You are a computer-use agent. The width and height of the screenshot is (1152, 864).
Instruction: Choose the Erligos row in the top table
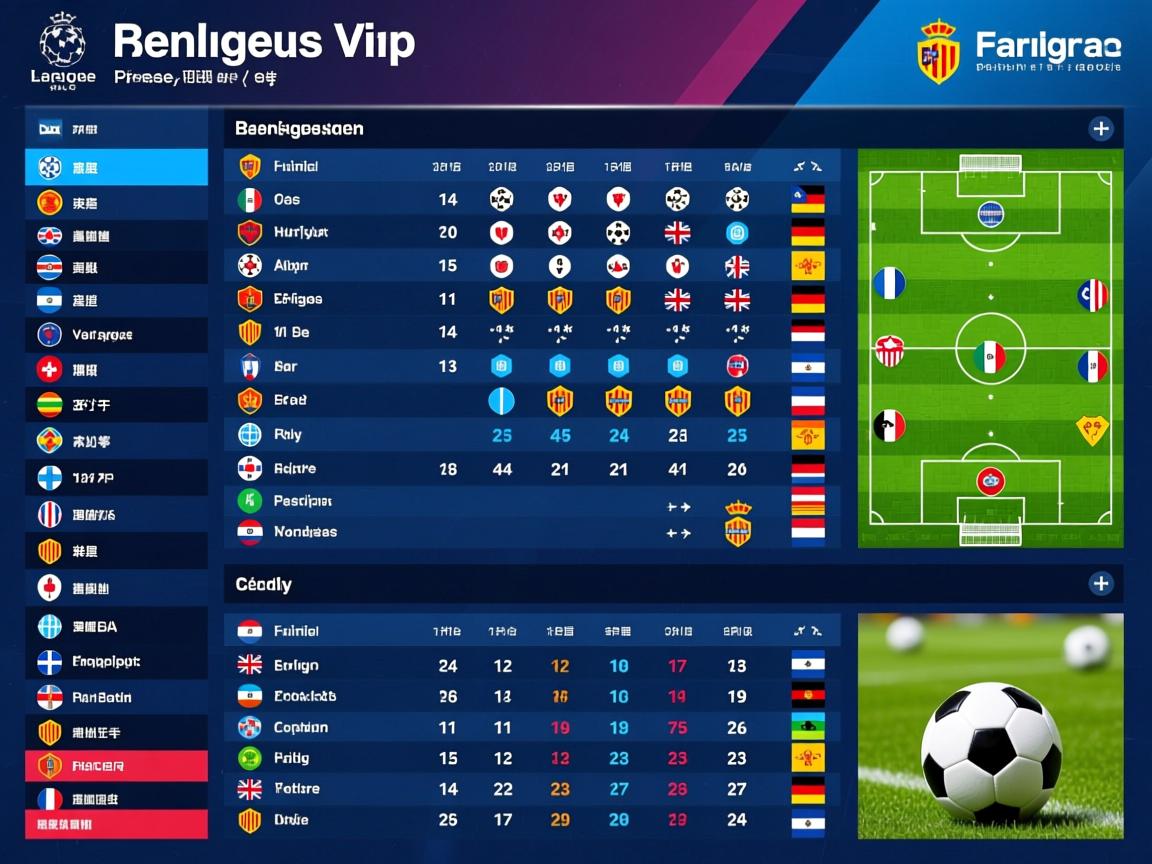[297, 298]
